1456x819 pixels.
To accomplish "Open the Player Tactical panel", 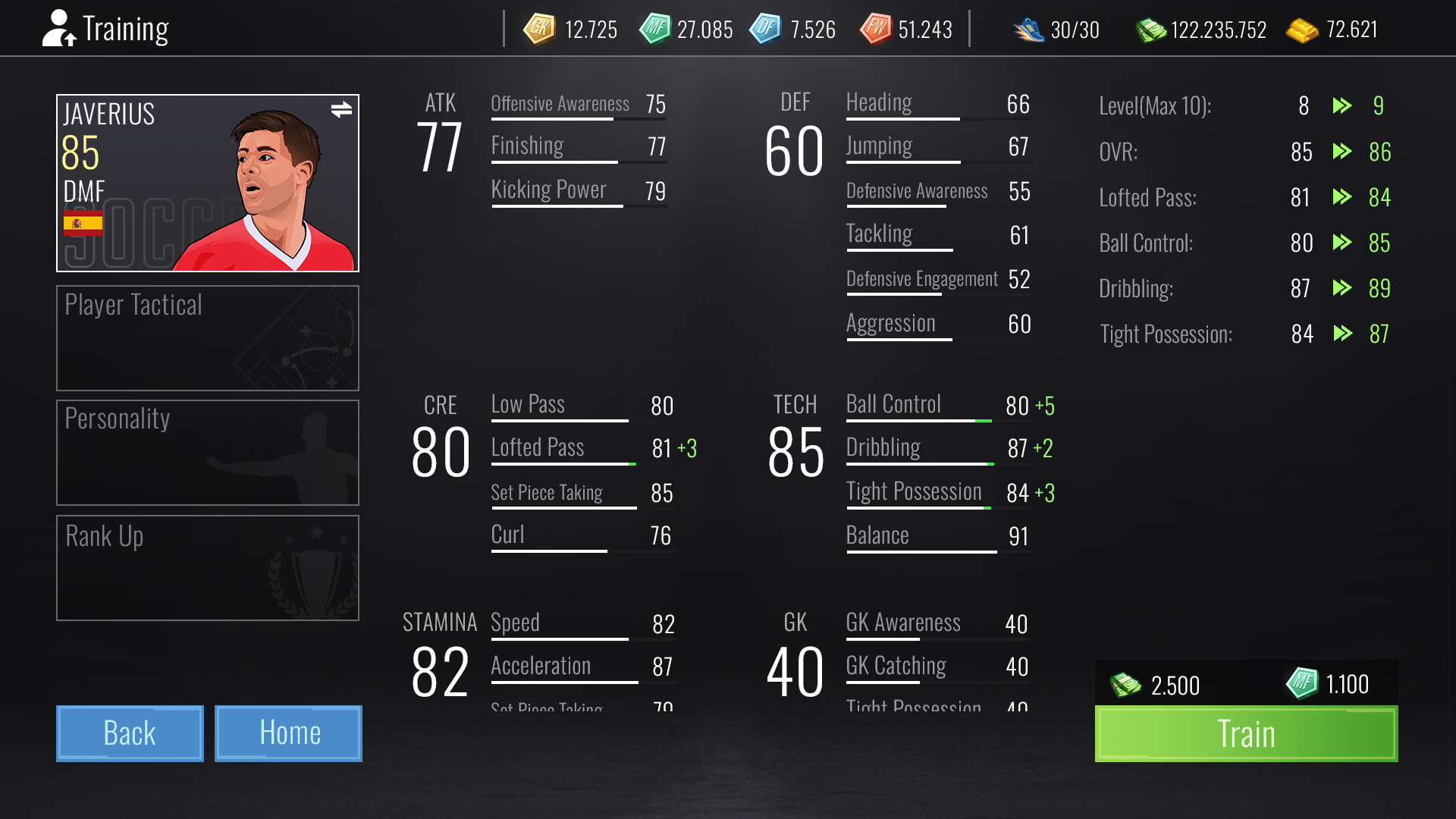I will point(207,338).
